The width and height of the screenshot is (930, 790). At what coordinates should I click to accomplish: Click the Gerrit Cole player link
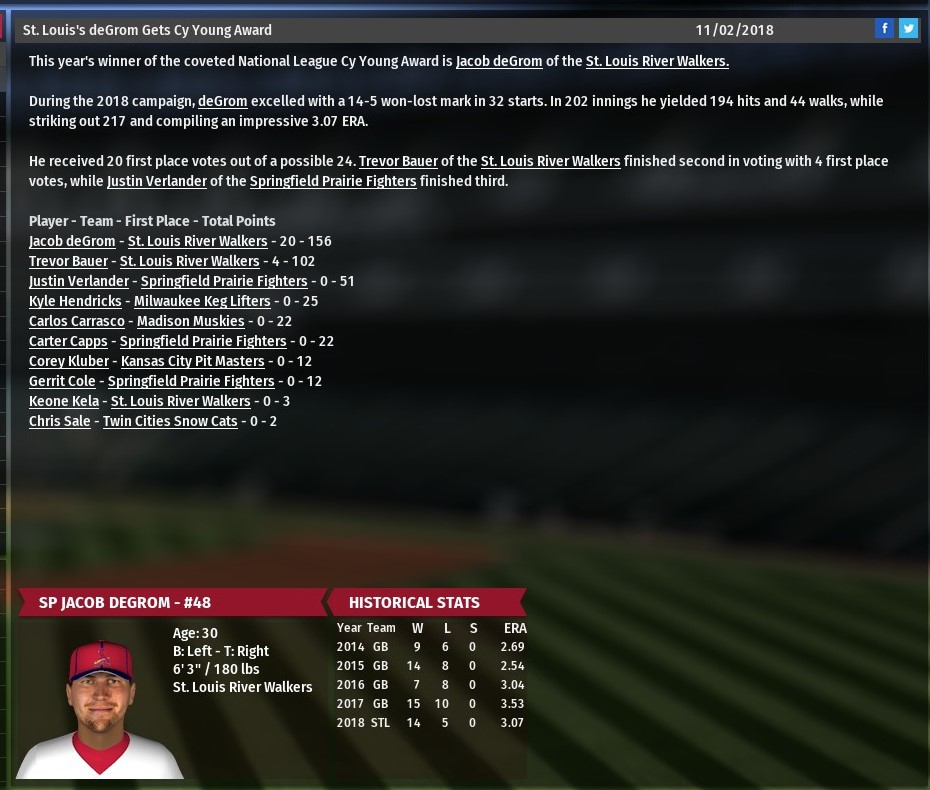62,381
